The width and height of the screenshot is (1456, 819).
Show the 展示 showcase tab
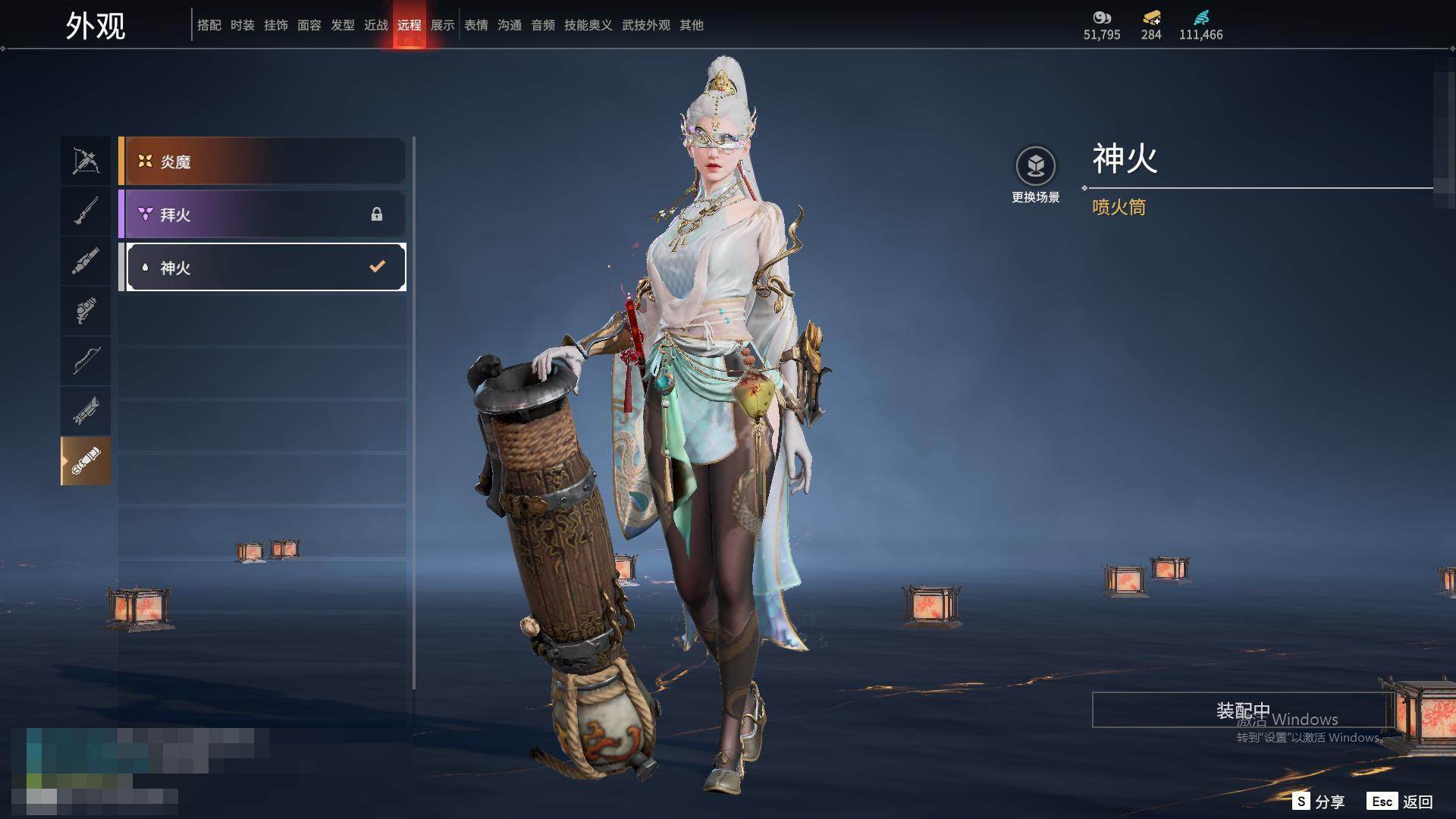(443, 25)
